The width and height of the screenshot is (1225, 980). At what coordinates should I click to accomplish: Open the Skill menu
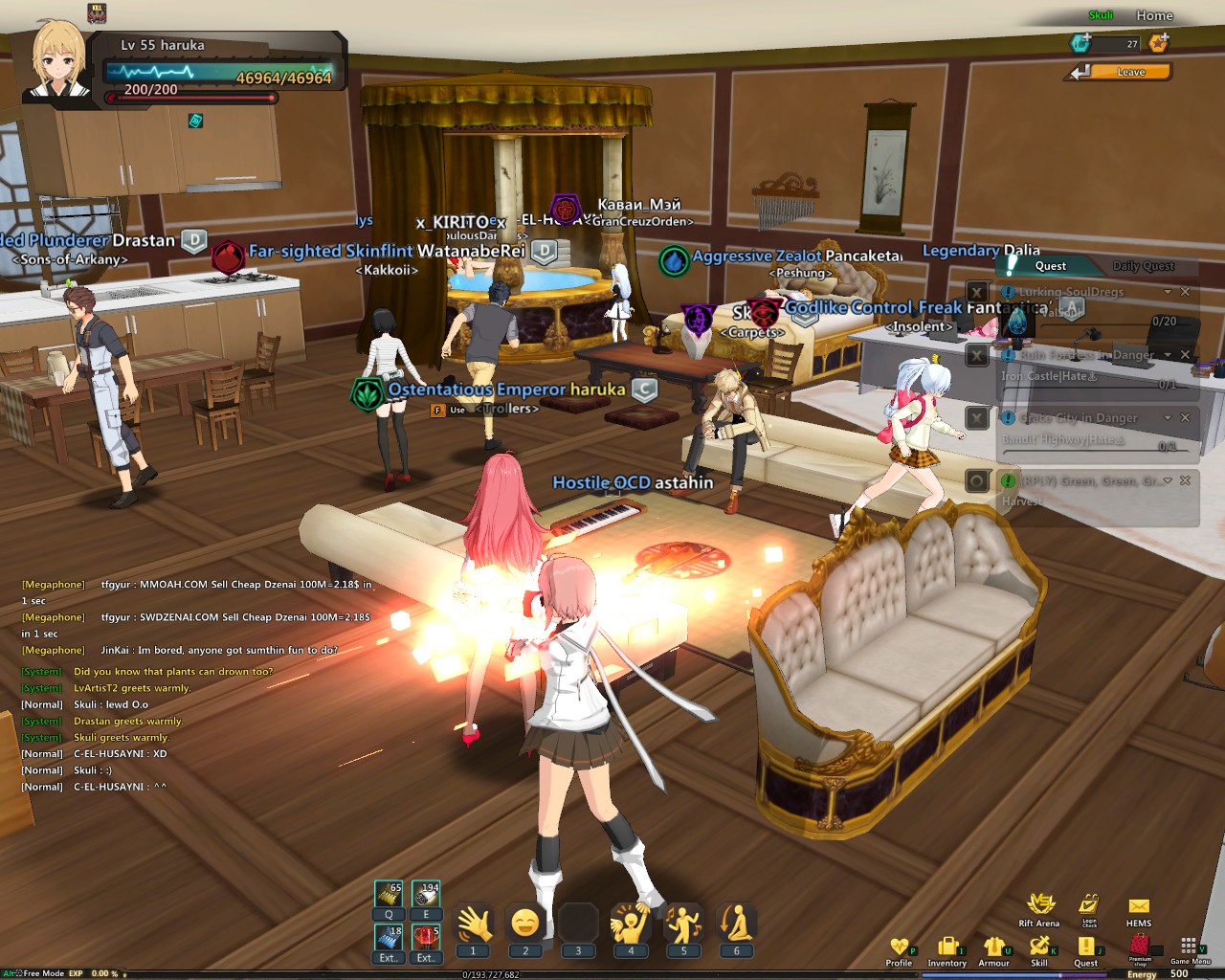pos(1039,948)
